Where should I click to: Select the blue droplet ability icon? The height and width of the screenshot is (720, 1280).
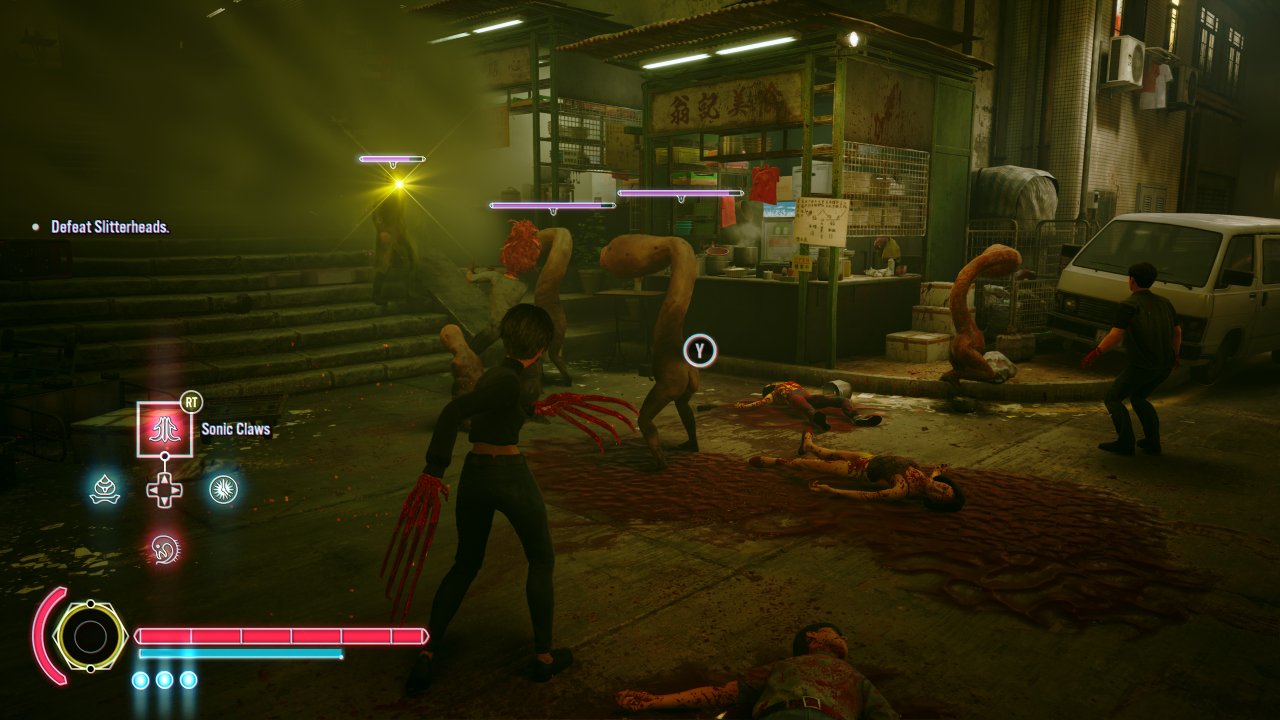(105, 489)
